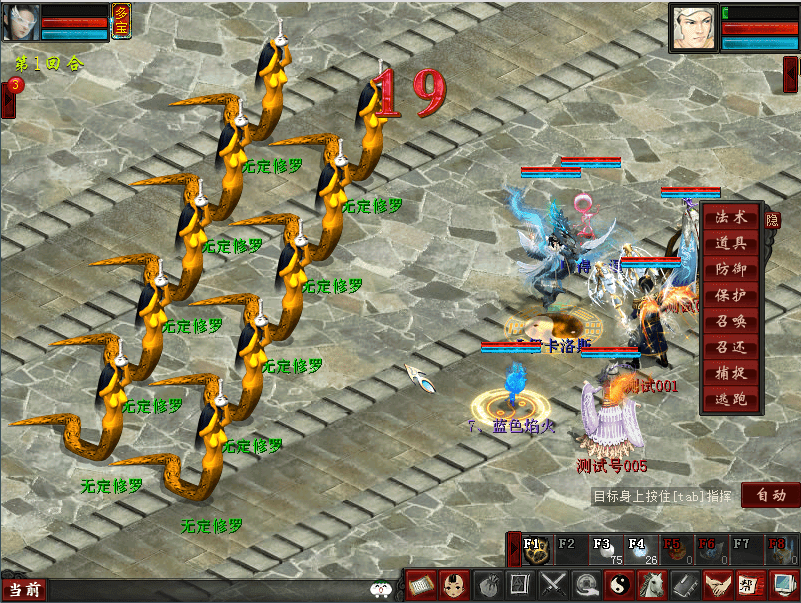The image size is (801, 603).
Task: Choose the 召唤 (Summon) command
Action: (x=731, y=322)
